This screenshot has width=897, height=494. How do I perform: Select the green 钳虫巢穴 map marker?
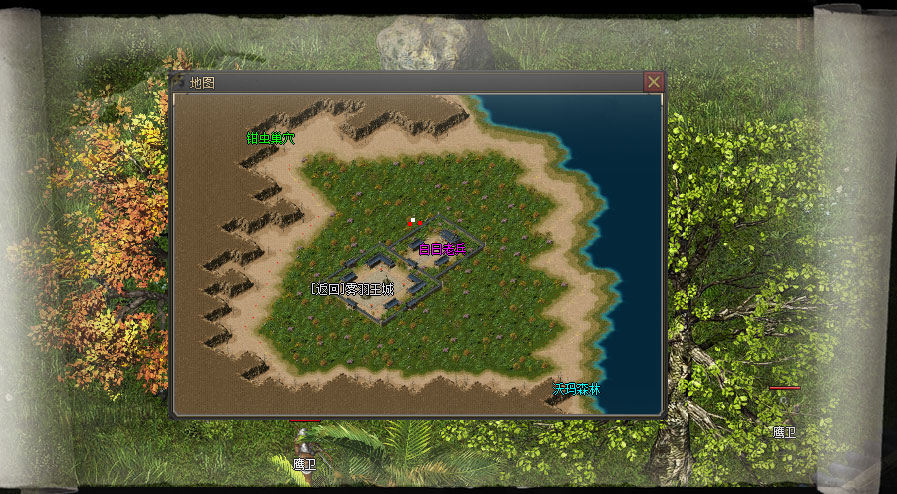[271, 138]
